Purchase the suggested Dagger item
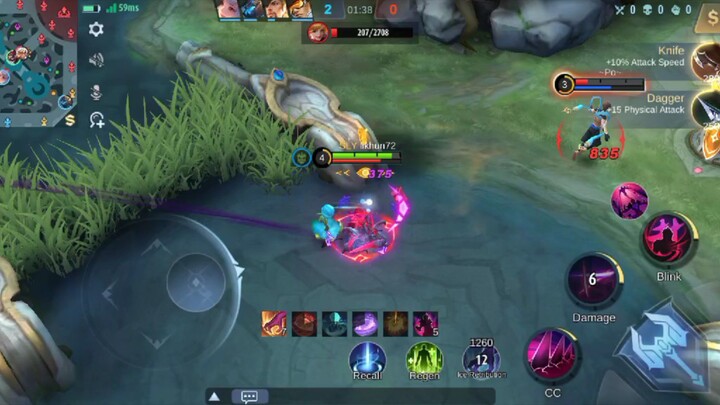 pyautogui.click(x=706, y=106)
